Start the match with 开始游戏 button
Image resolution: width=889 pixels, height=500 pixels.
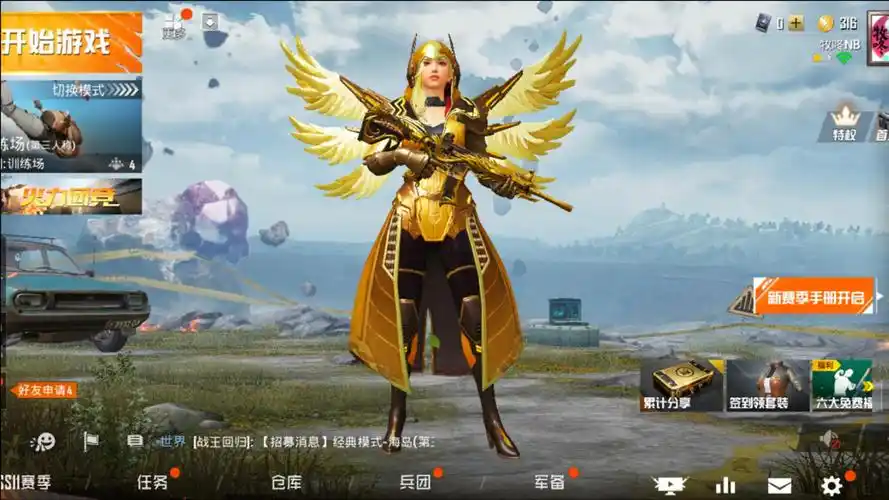pos(70,43)
